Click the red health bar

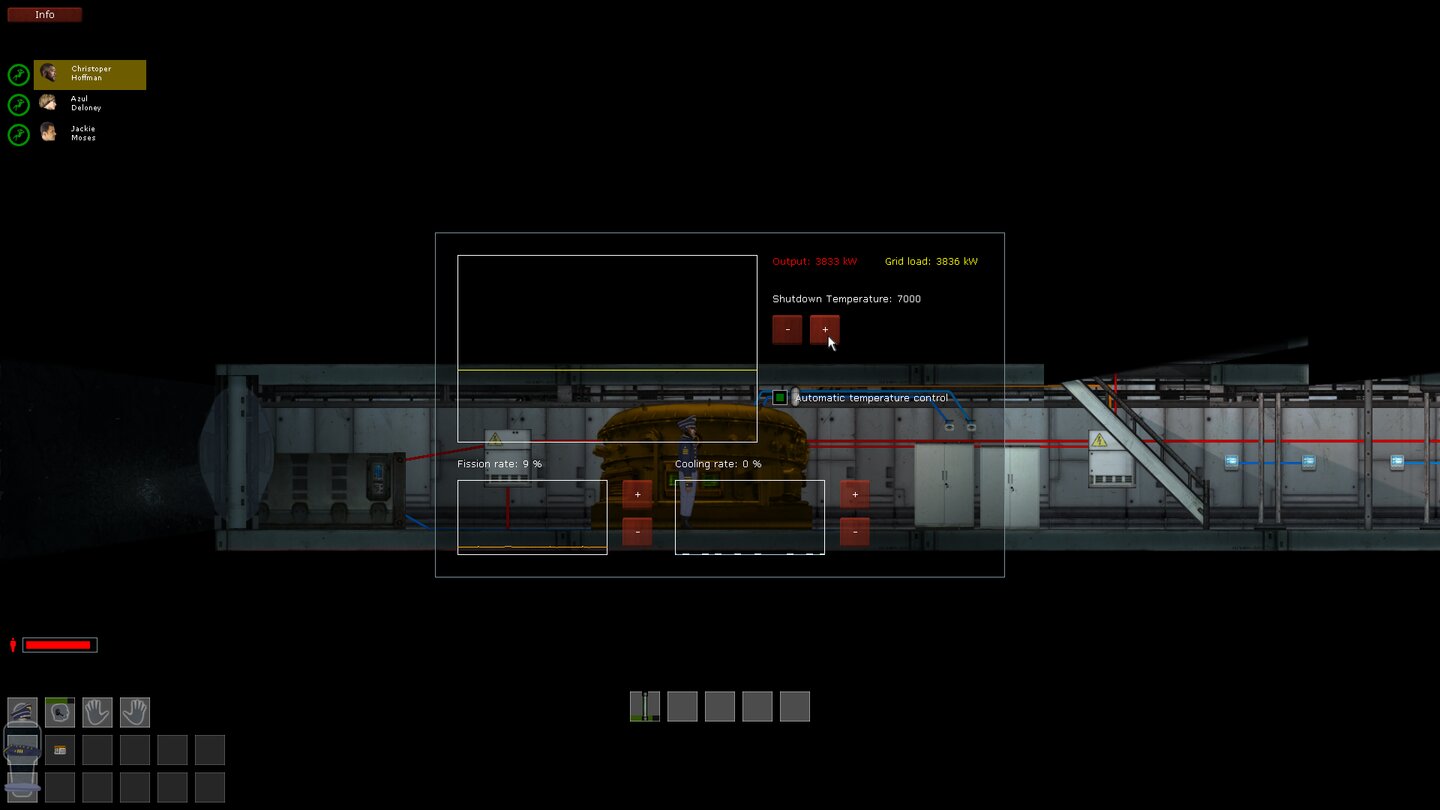(x=58, y=644)
